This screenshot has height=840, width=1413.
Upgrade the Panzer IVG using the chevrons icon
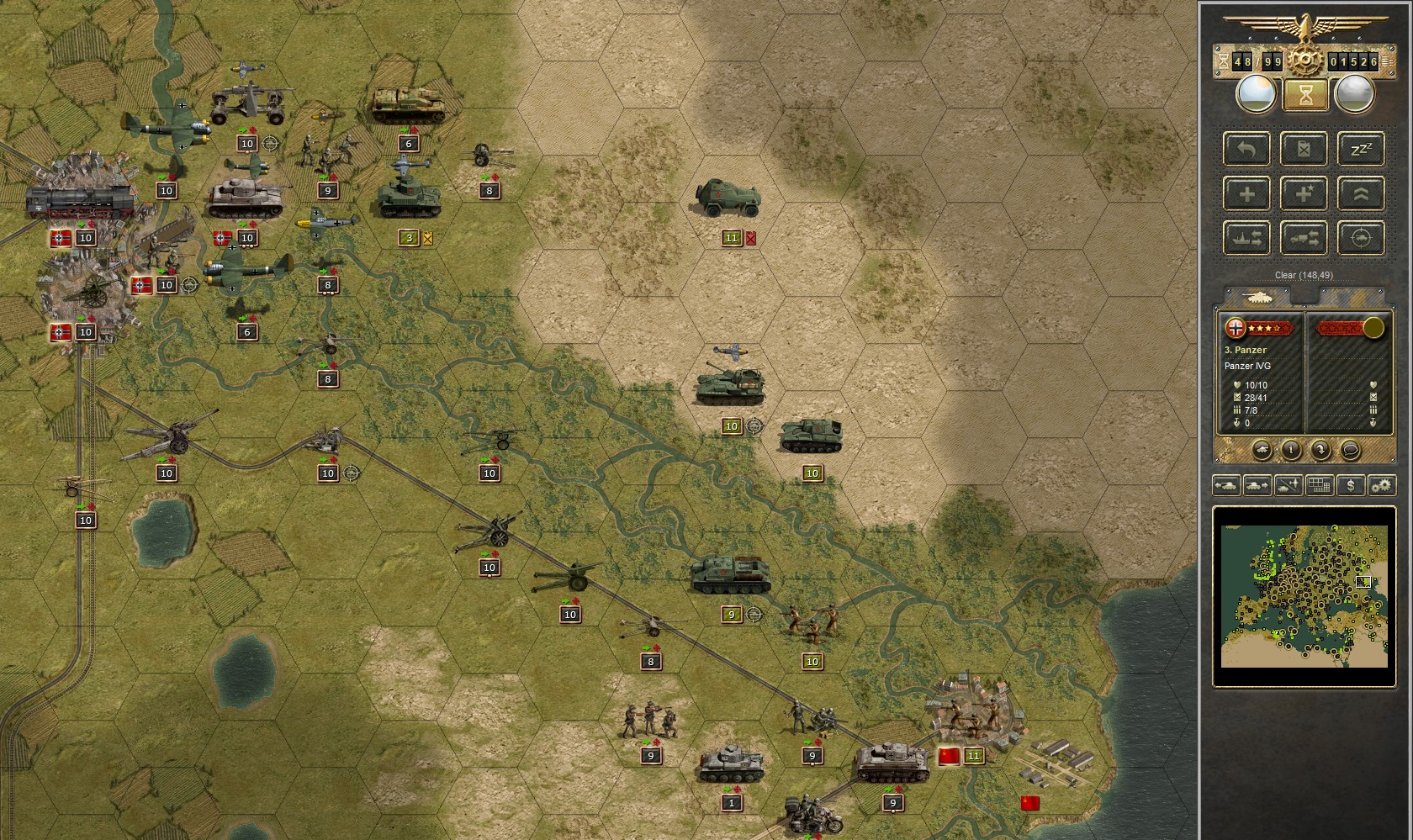[1361, 193]
